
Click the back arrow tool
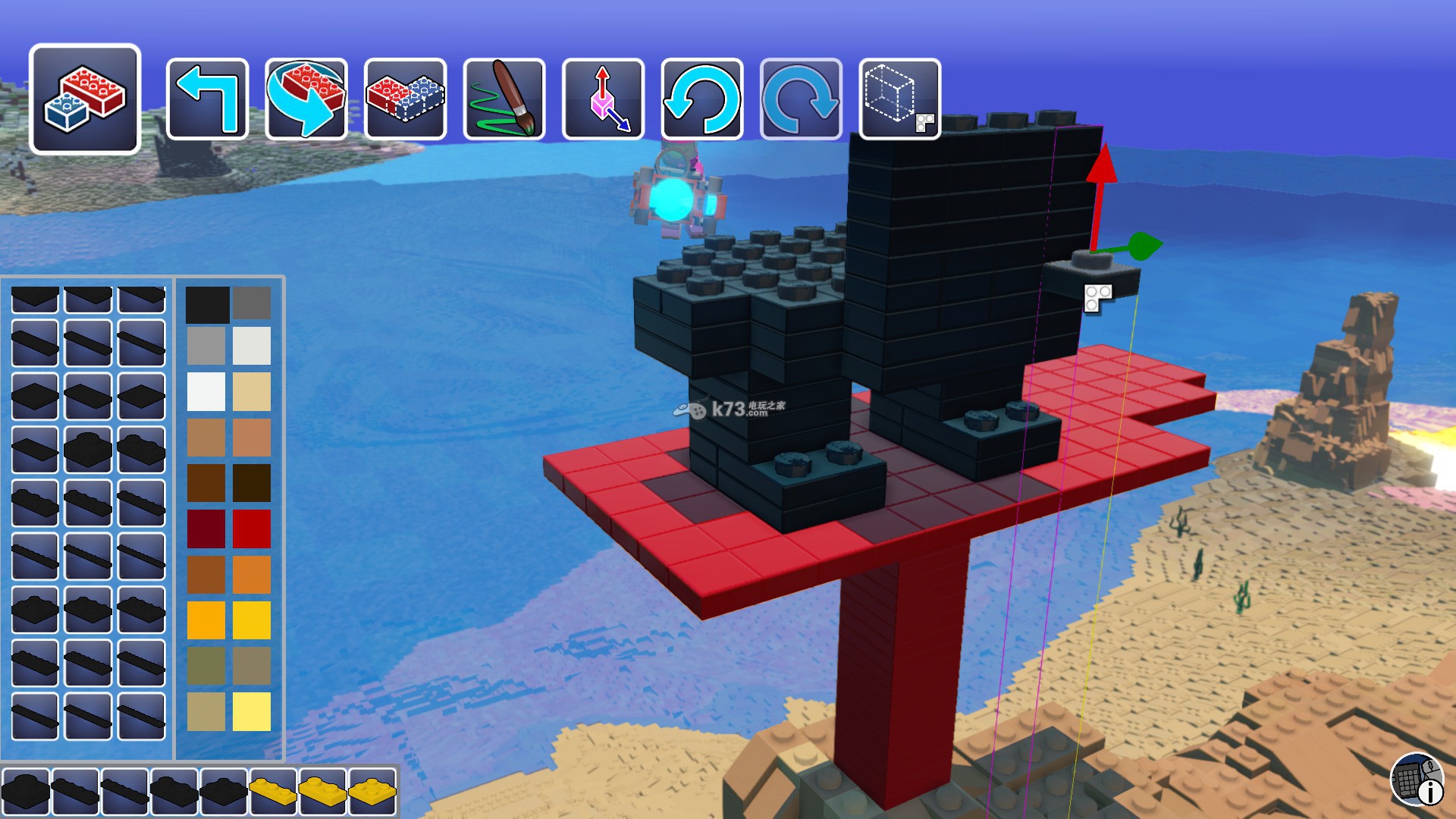[207, 99]
